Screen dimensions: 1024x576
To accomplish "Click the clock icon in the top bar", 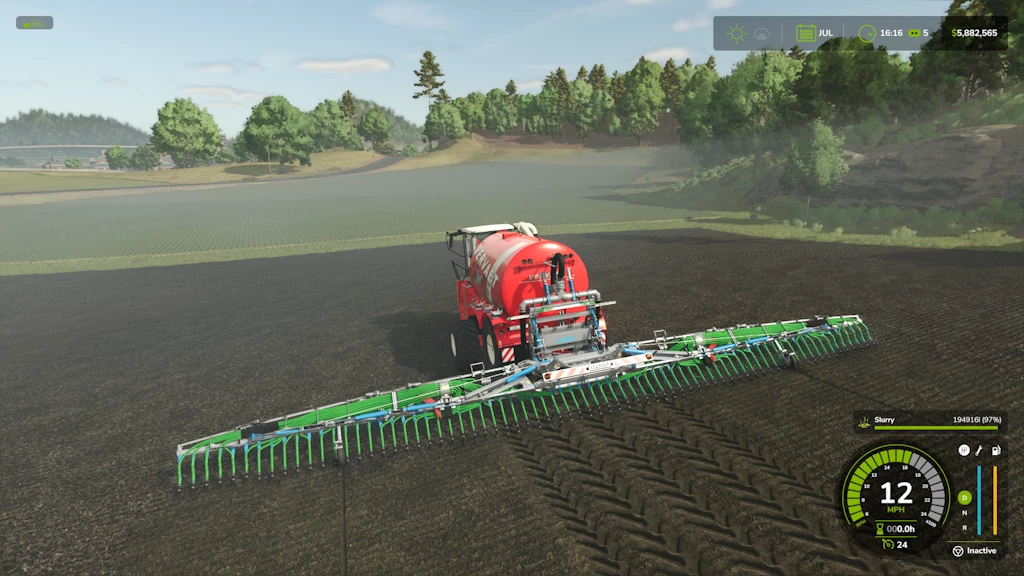I will pos(866,33).
